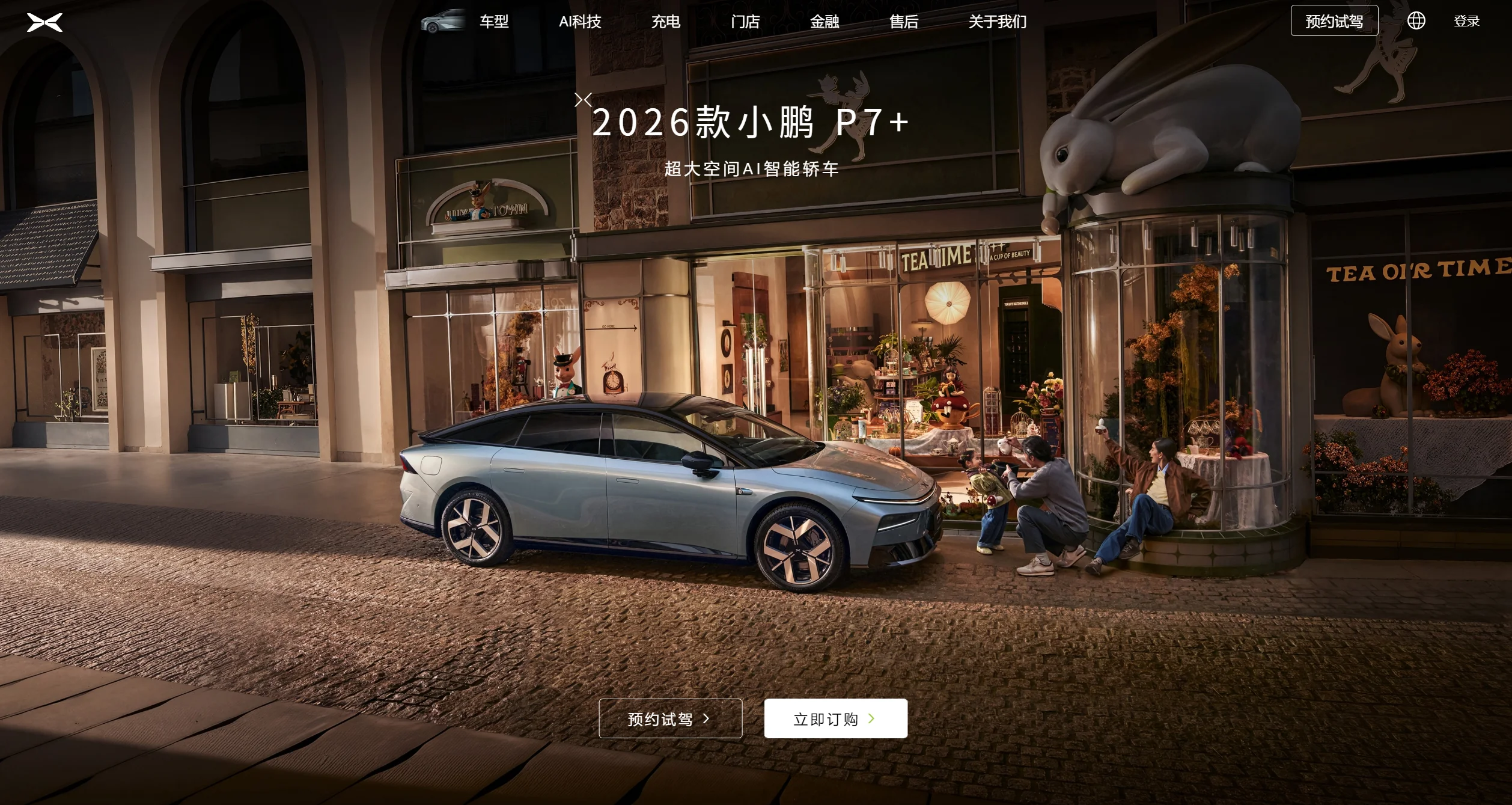Open the language selector globe icon

coord(1418,20)
